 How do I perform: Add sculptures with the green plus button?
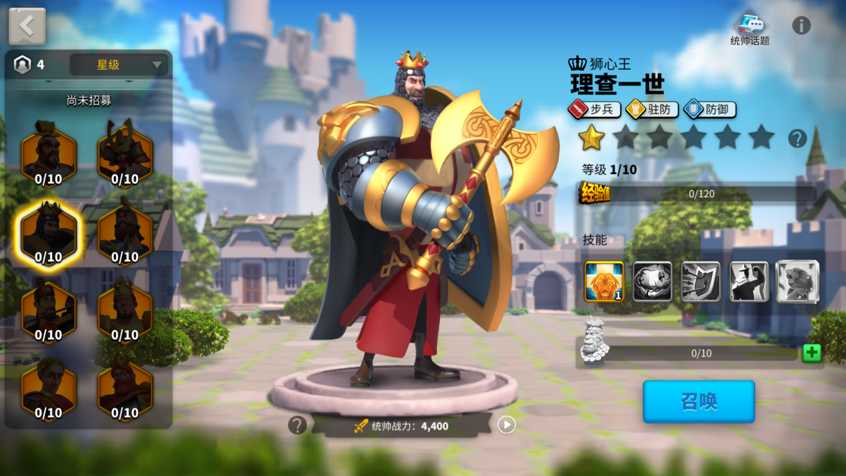tap(811, 353)
